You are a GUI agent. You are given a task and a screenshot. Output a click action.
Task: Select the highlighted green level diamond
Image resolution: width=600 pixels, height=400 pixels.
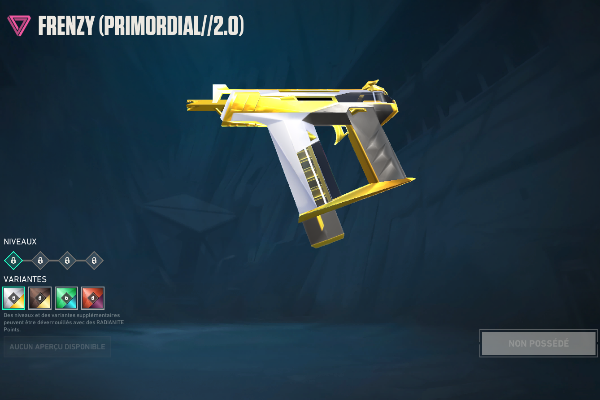click(14, 260)
